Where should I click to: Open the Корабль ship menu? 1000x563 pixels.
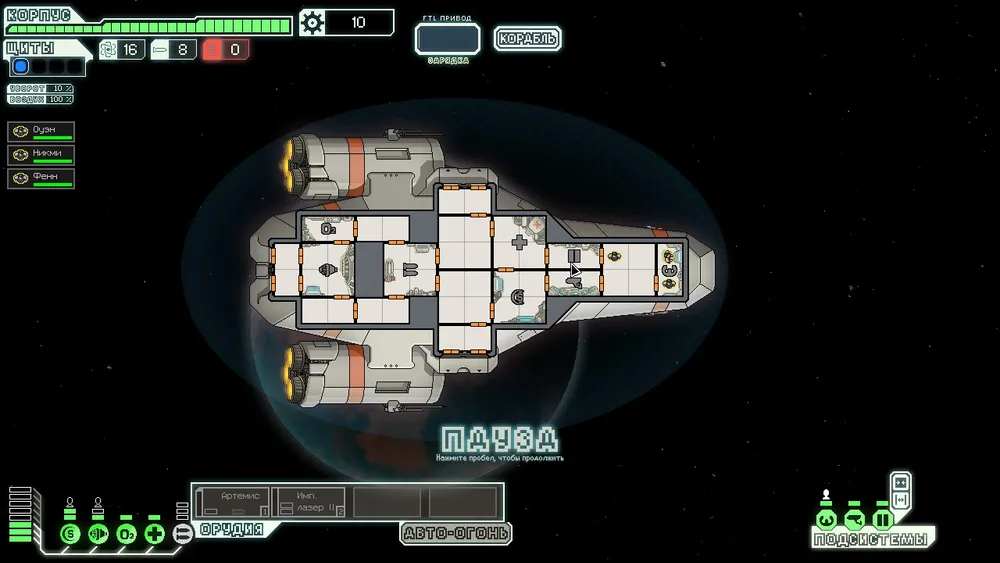[527, 39]
